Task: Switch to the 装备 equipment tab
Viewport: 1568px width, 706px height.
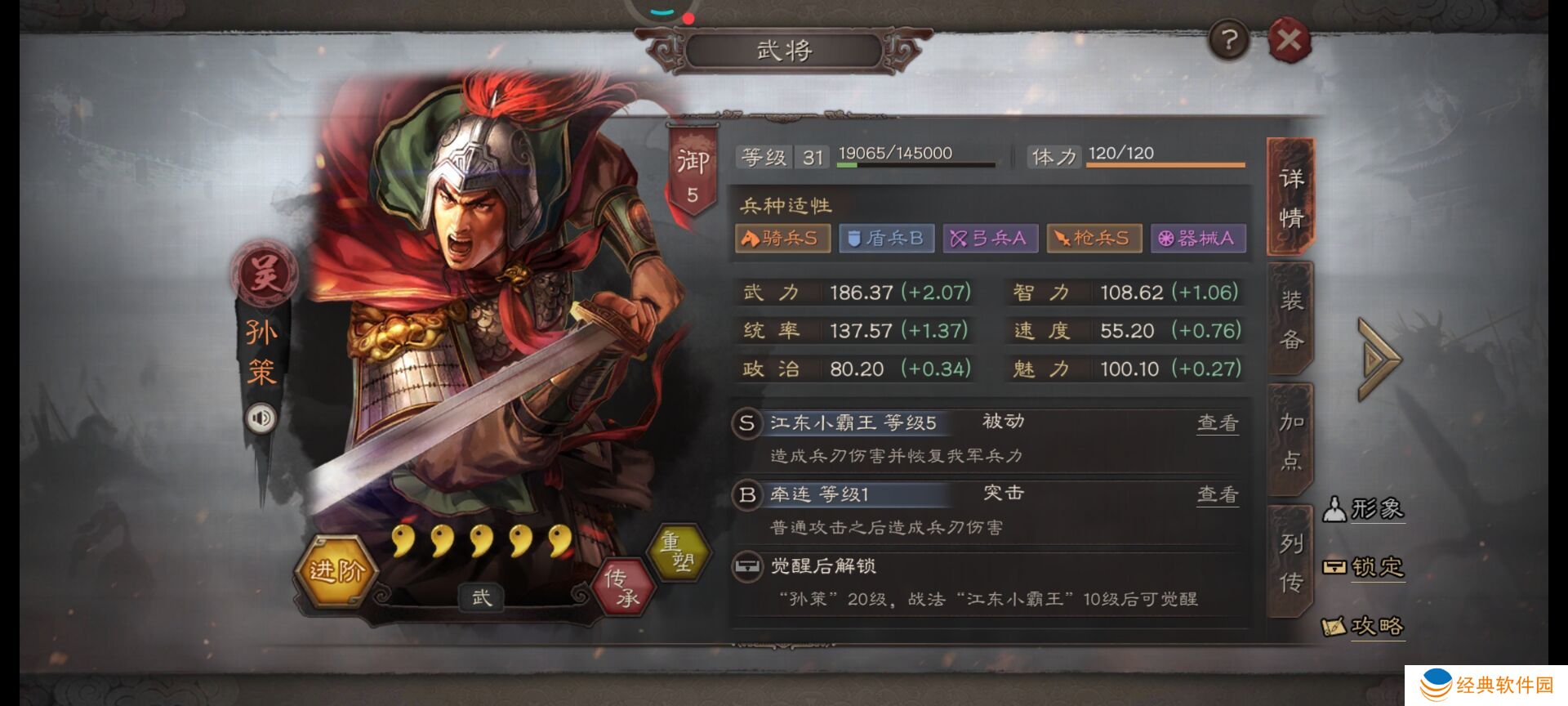Action: coord(1289,319)
